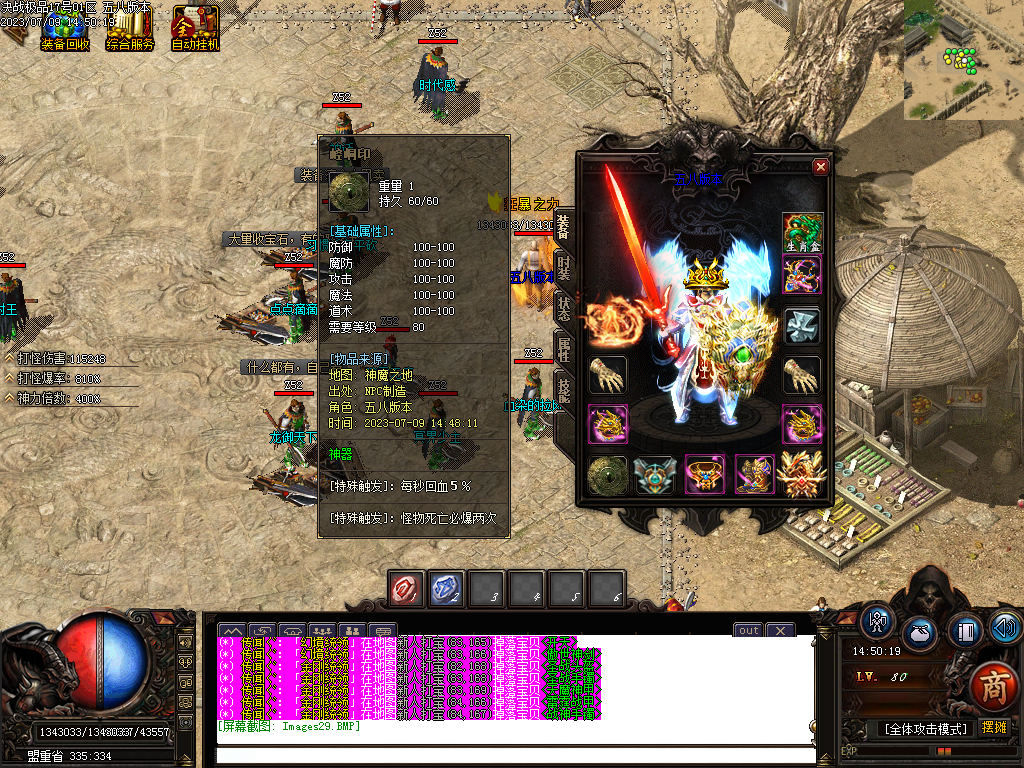Open the 装备回收 equipment recycle menu

[x=65, y=28]
